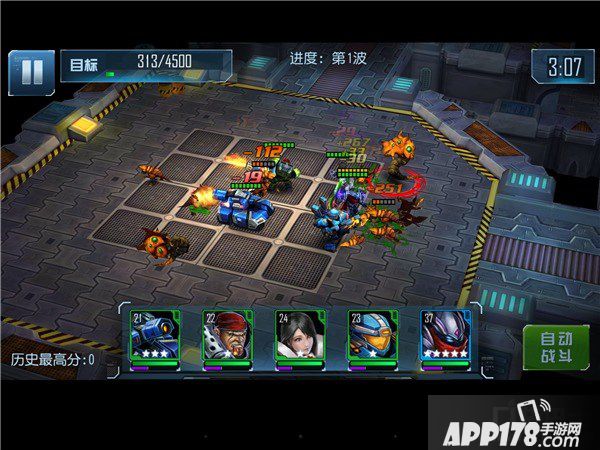Pick the blue helmet hero with yellow visor

pyautogui.click(x=370, y=337)
